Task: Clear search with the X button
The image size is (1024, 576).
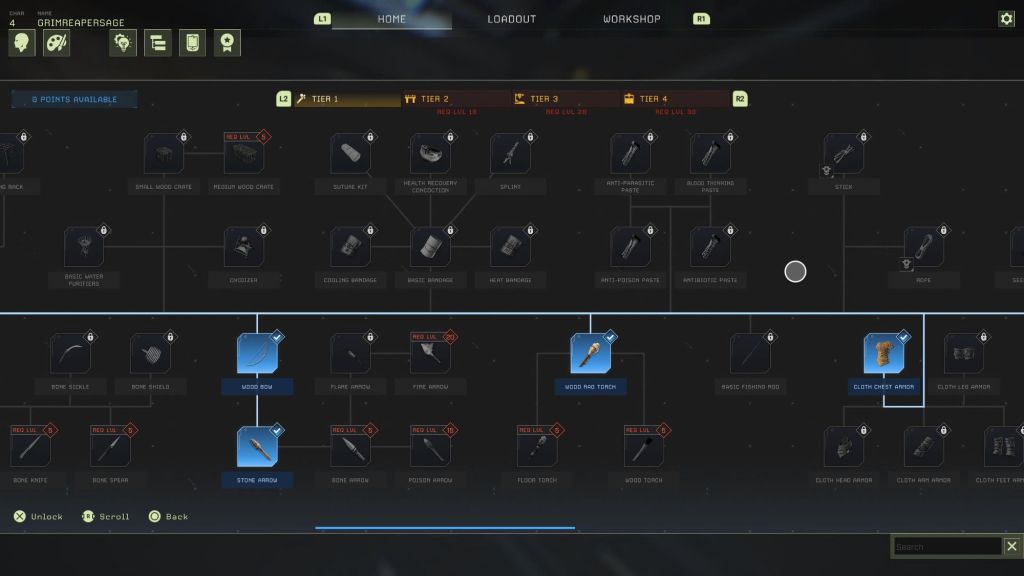Action: [x=1012, y=546]
